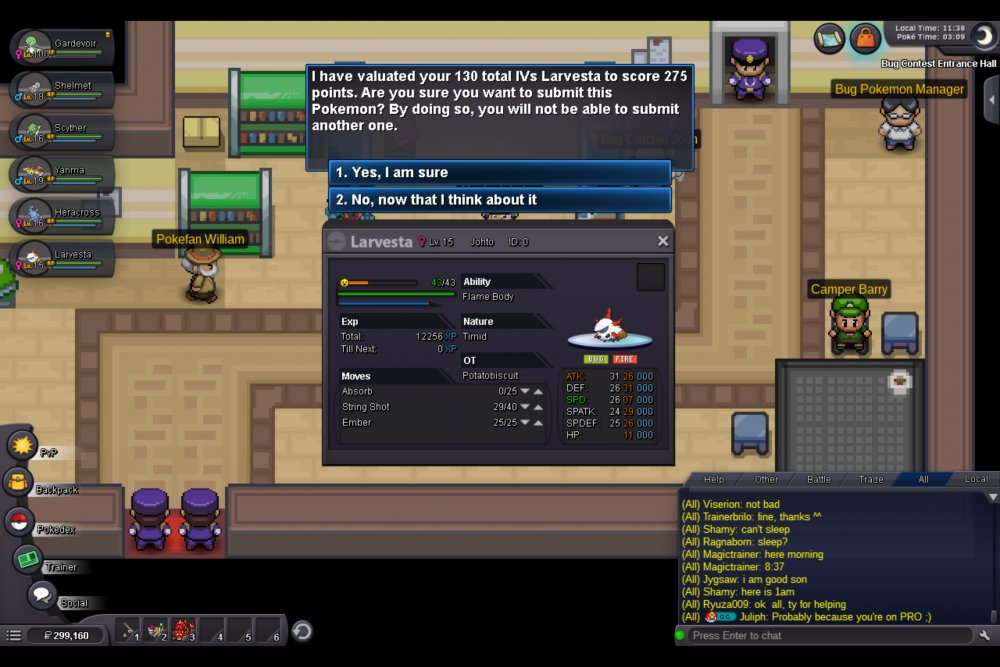The width and height of the screenshot is (1000, 667).
Task: Open chat settings with the wrench icon
Action: 985,636
